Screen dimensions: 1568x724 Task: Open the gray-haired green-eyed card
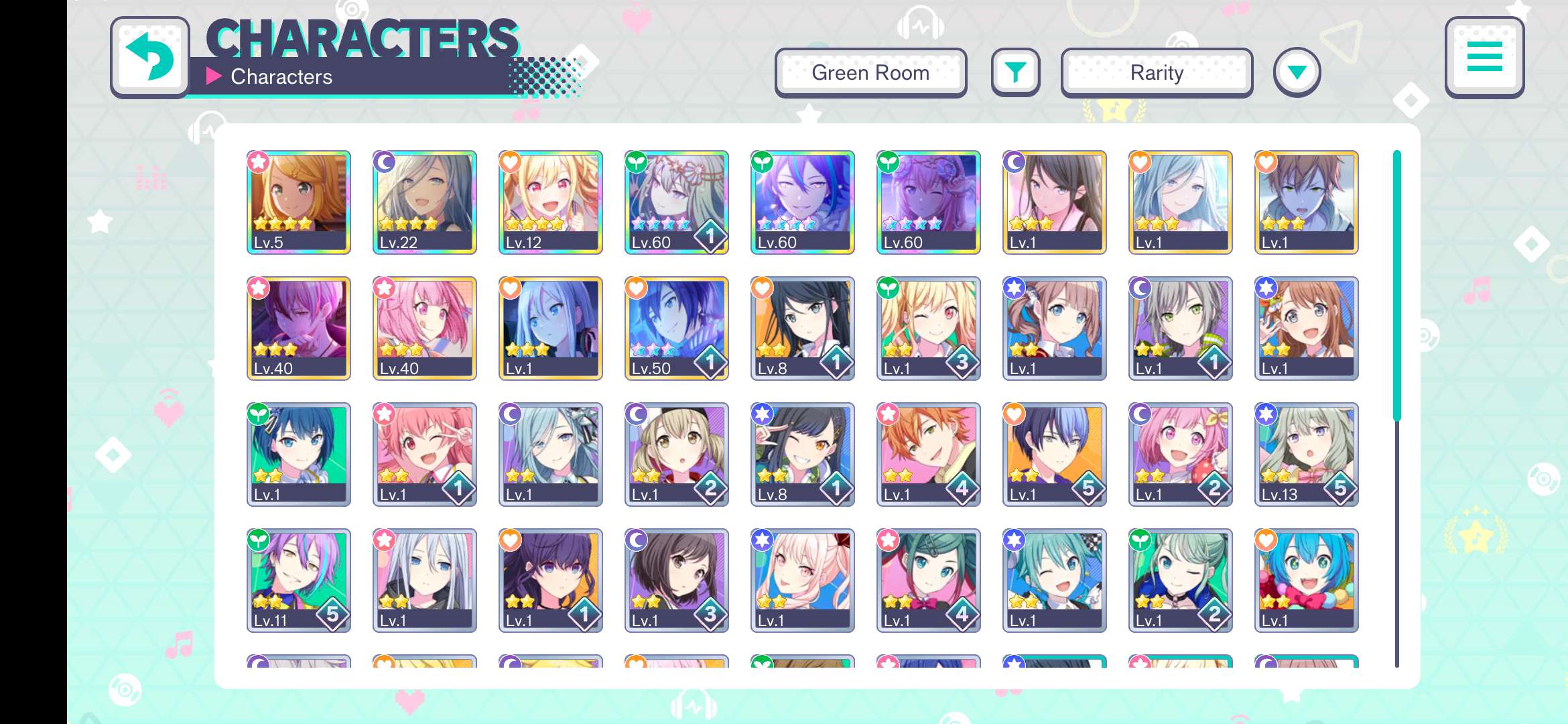[1181, 328]
